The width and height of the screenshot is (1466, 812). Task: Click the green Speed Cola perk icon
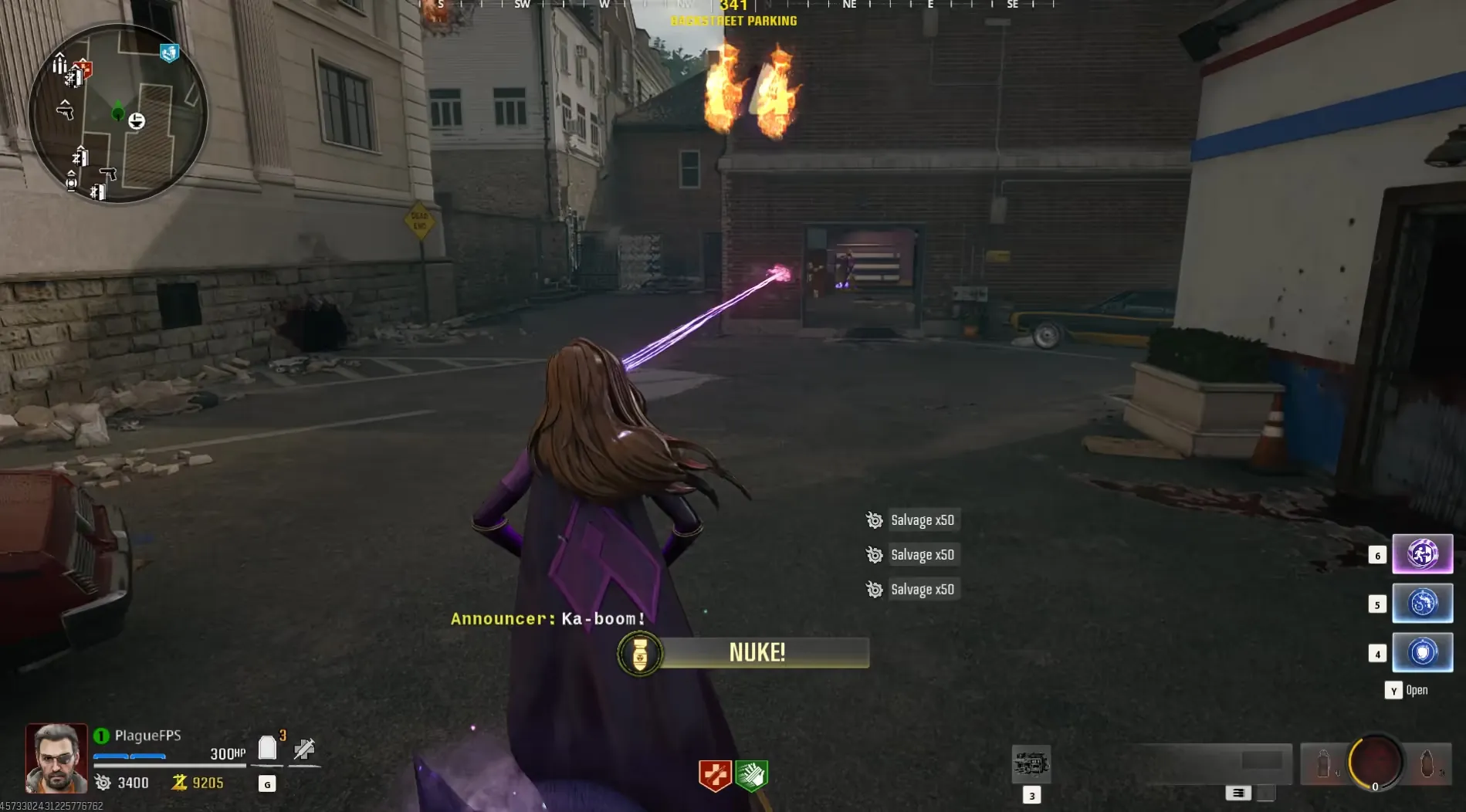point(751,775)
